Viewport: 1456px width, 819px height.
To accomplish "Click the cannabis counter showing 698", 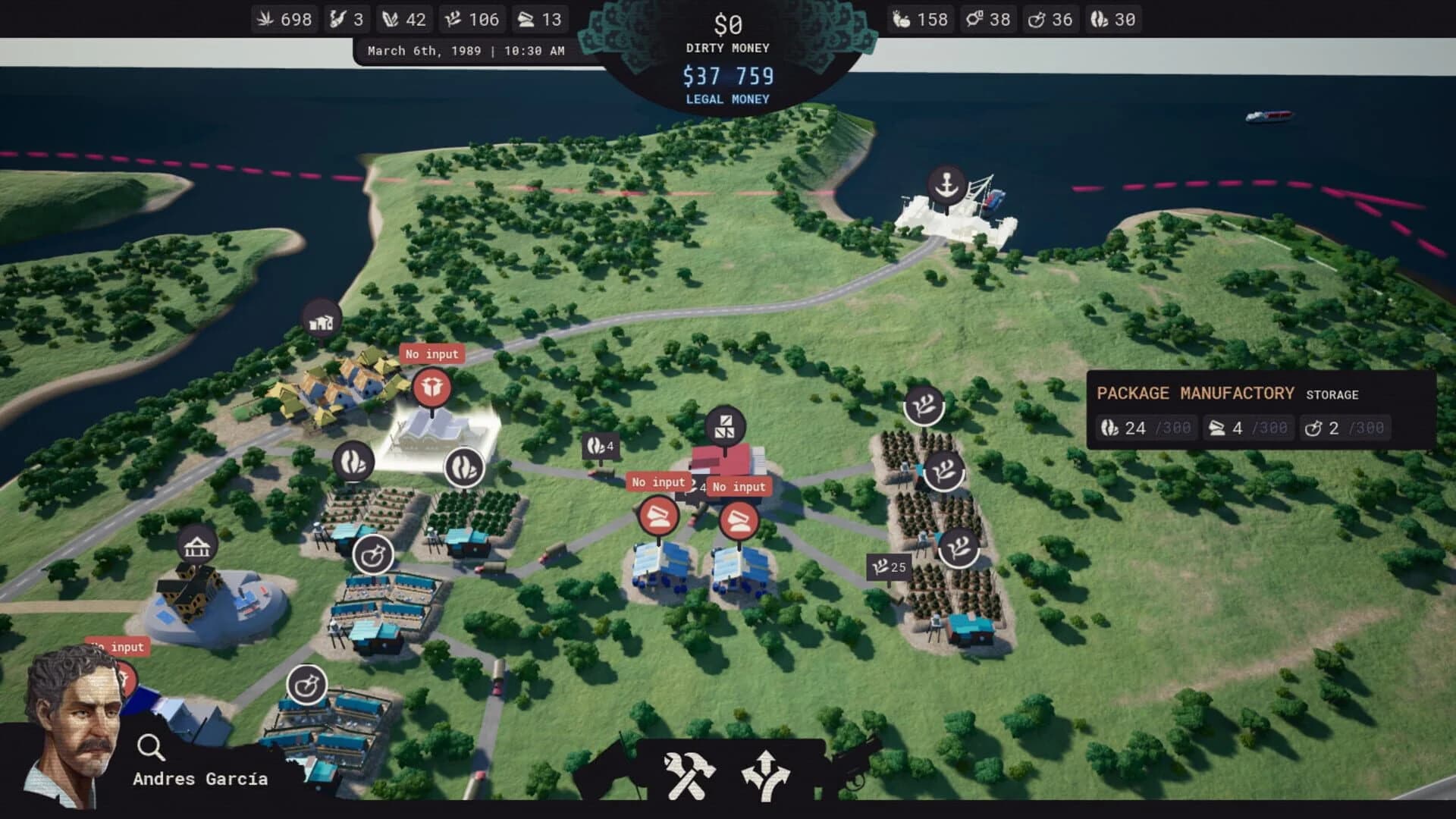I will click(x=284, y=19).
